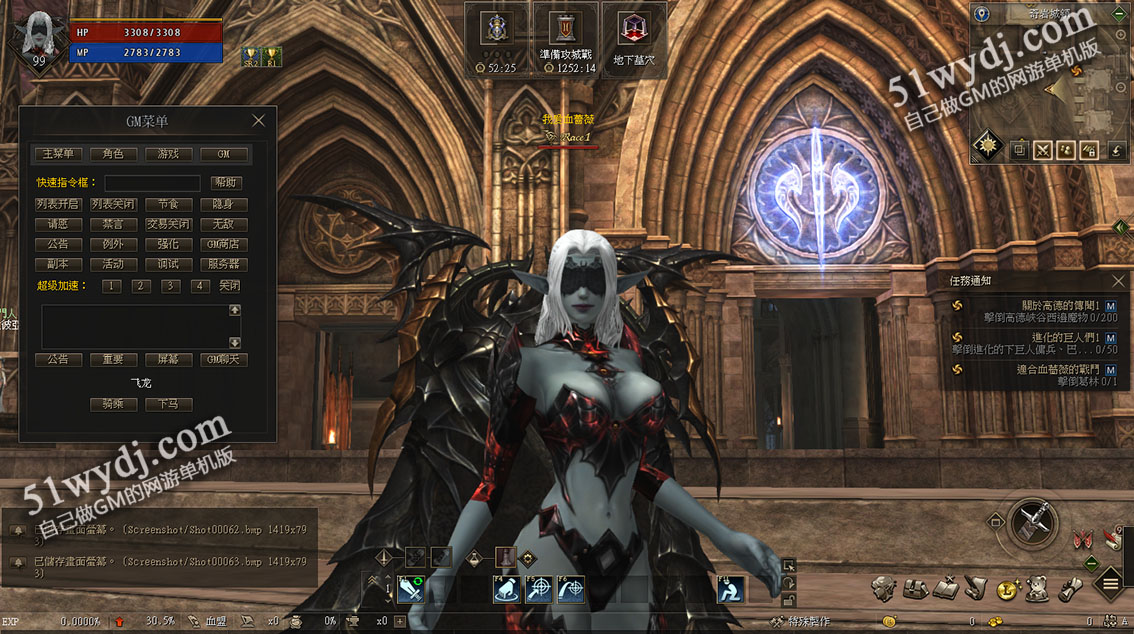Image resolution: width=1134 pixels, height=634 pixels.
Task: Close the 任務通知 quest tracker
Action: pos(1118,281)
